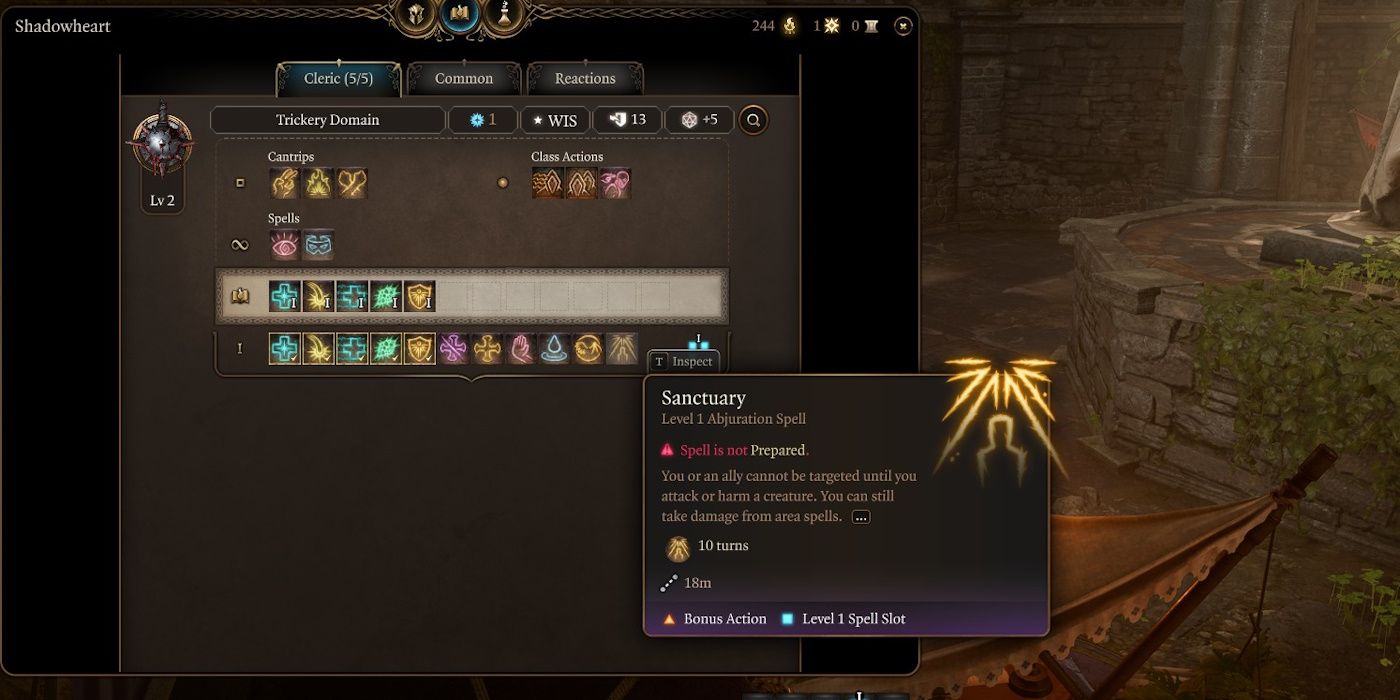Prepare the pink hand Command spell
This screenshot has width=1400, height=700.
tap(521, 348)
